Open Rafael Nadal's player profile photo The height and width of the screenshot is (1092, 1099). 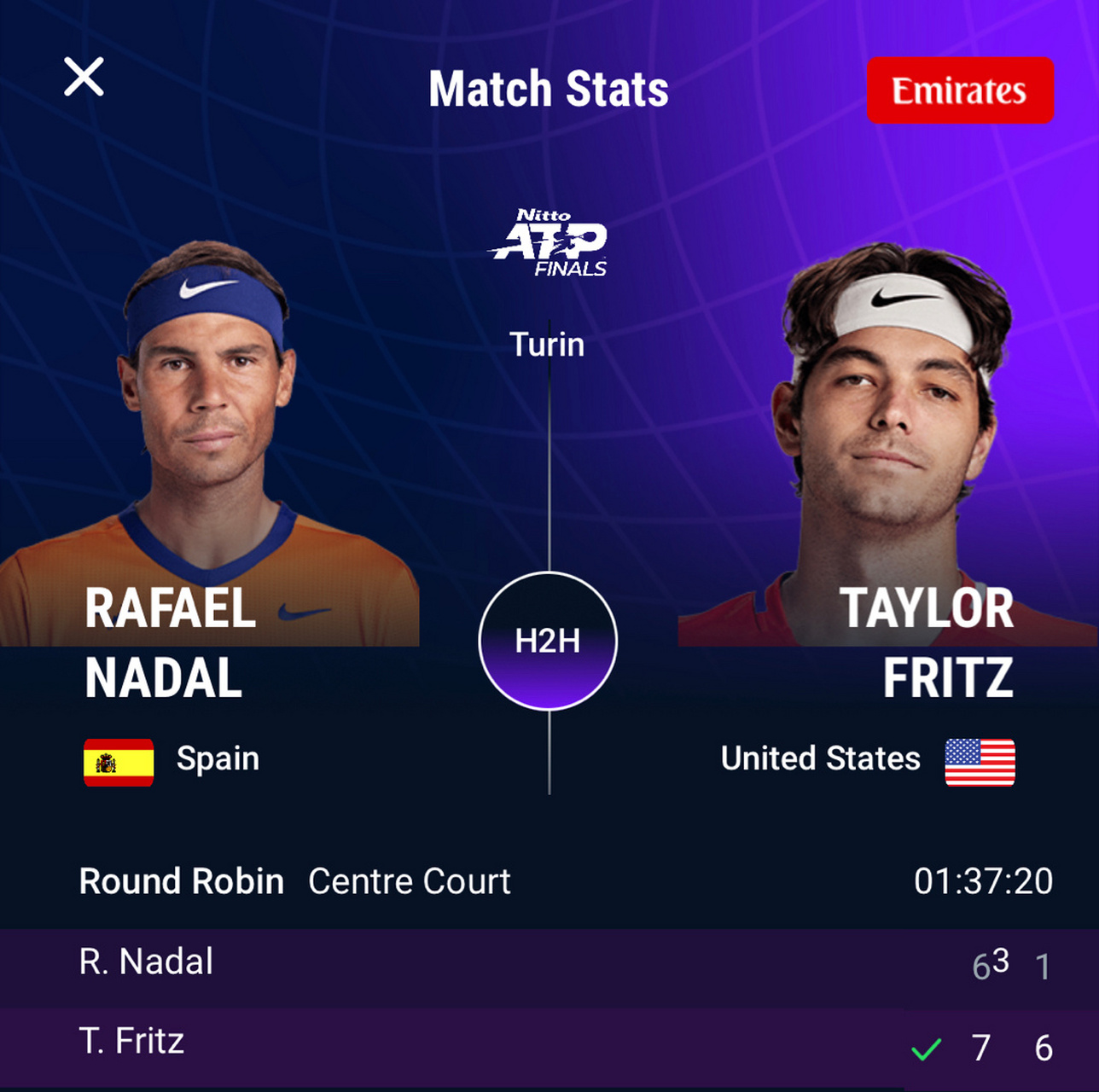207,427
